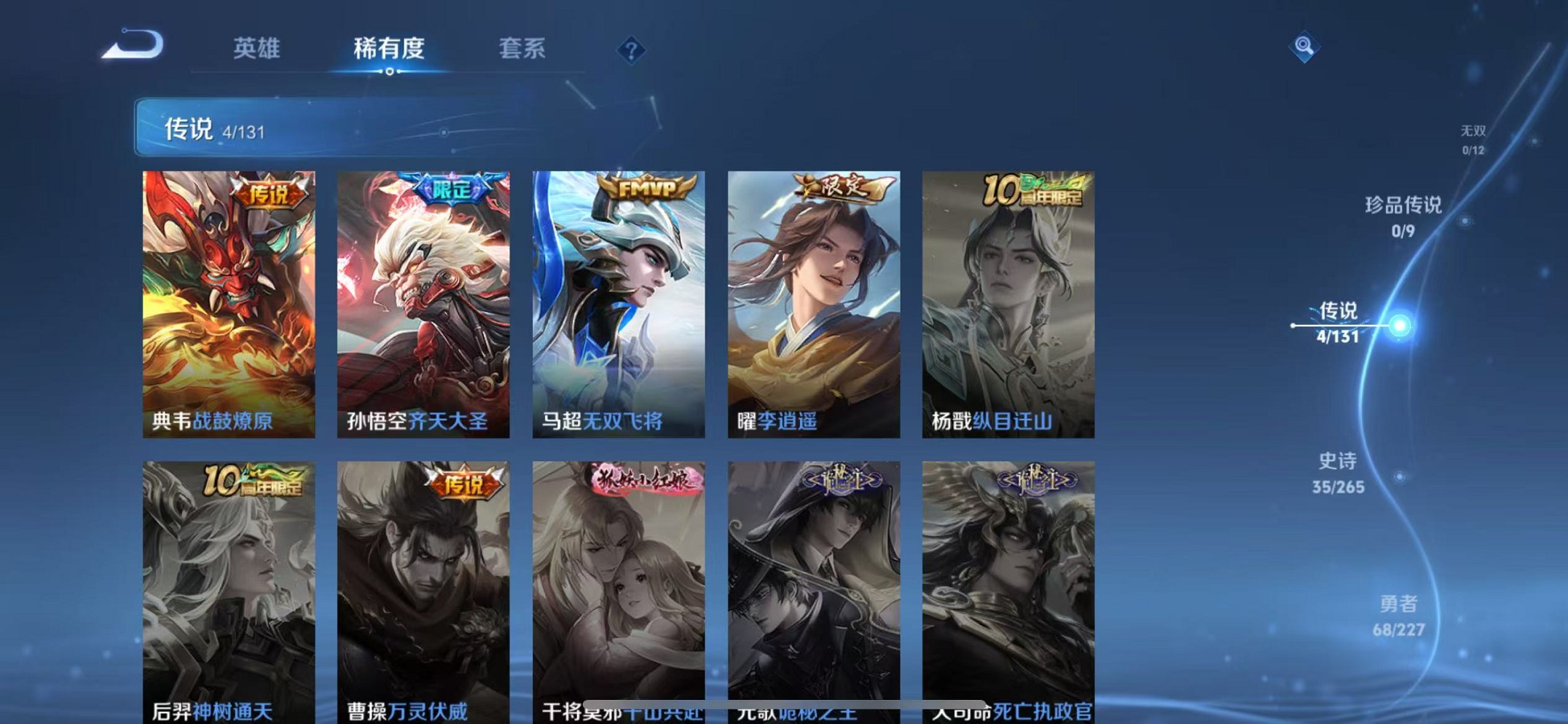Image resolution: width=1568 pixels, height=724 pixels.
Task: Open help via the question mark icon
Action: [x=630, y=50]
